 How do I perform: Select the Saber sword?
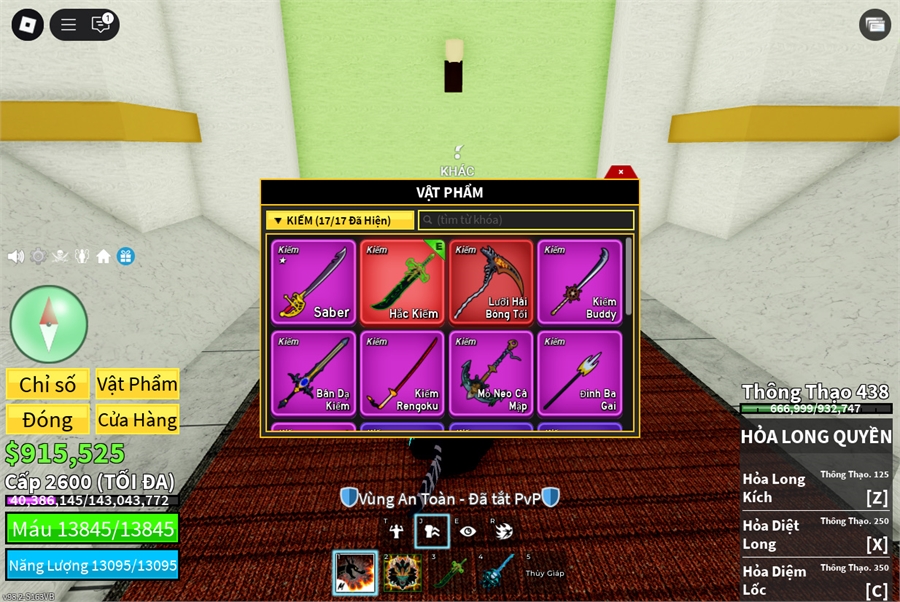(313, 282)
